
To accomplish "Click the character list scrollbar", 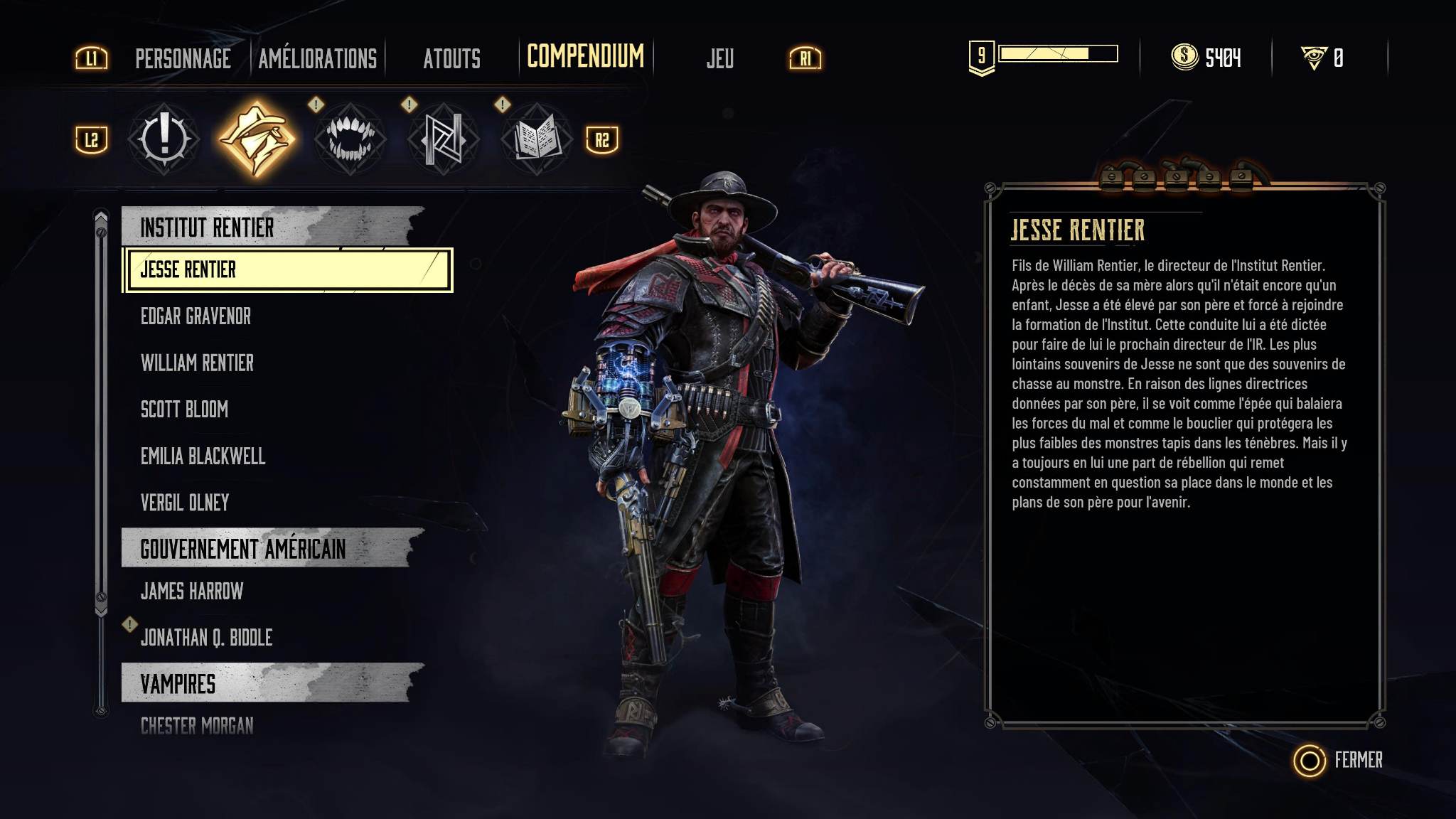I will [x=101, y=412].
